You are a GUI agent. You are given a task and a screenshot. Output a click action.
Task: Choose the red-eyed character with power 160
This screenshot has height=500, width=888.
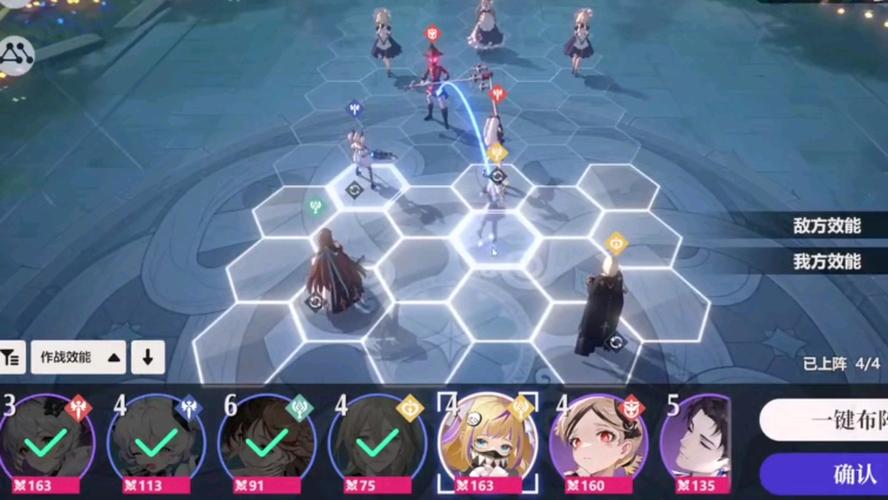point(598,442)
